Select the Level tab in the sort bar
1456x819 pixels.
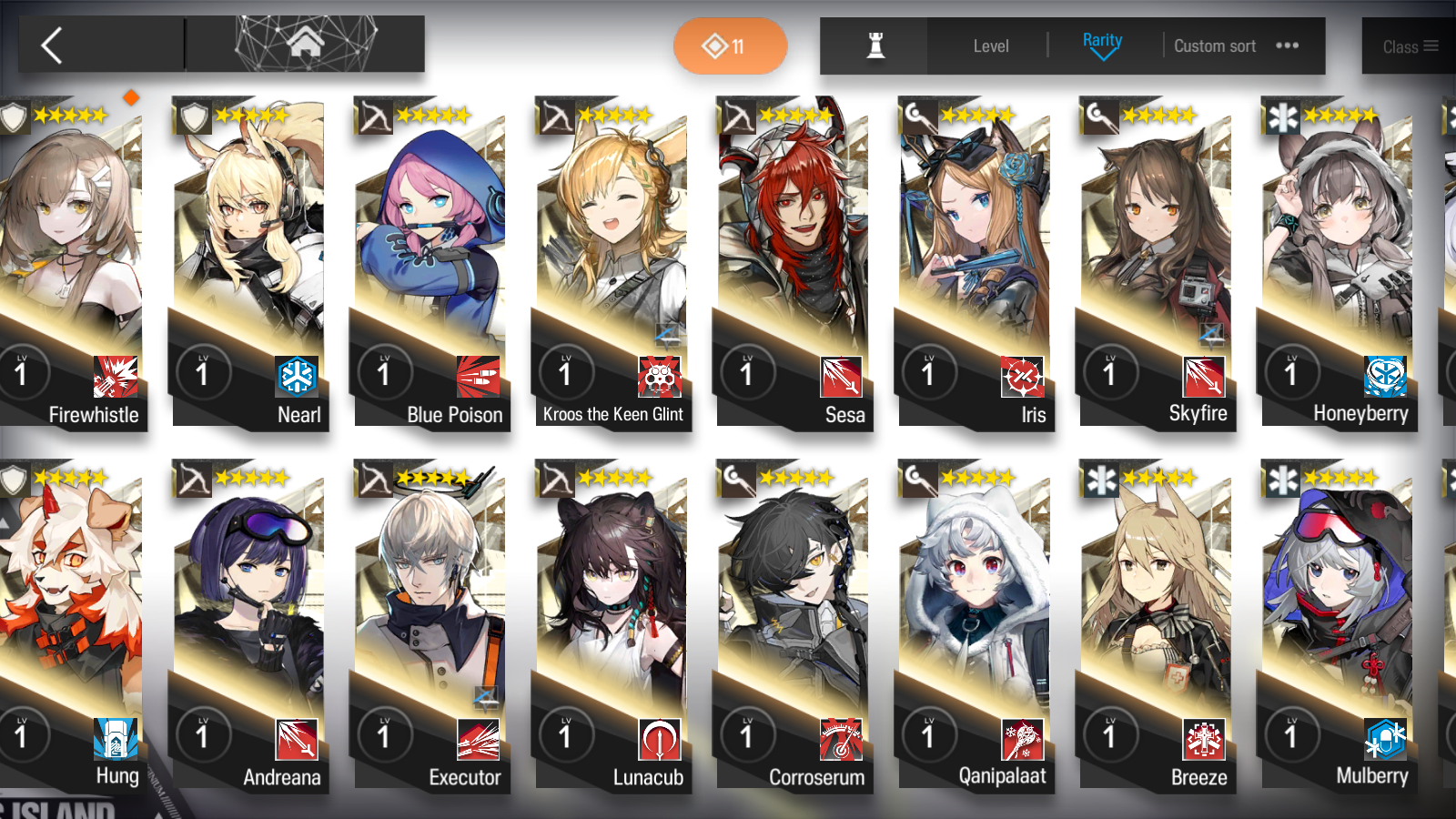point(991,45)
